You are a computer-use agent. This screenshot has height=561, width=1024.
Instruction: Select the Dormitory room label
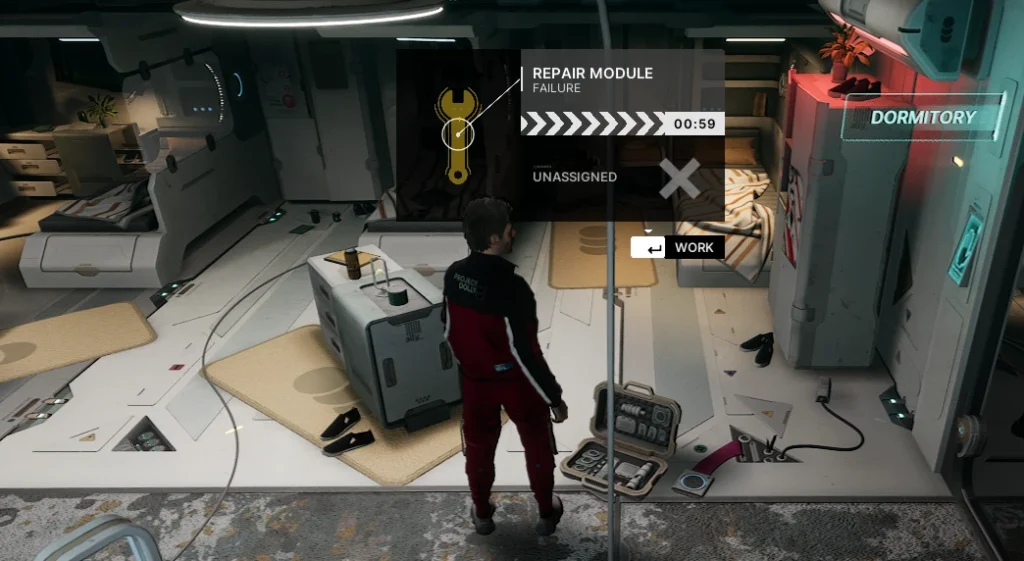[922, 117]
